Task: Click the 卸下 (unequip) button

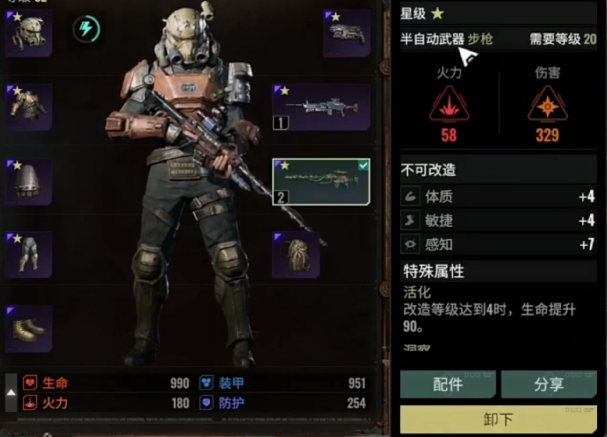Action: tap(498, 420)
